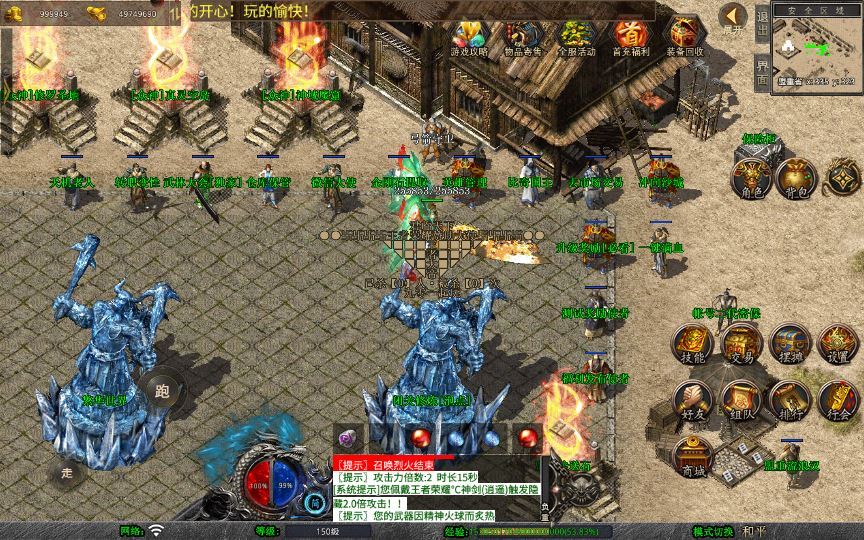
Task: Open the 装备回收 equipment recycling chest
Action: point(684,37)
